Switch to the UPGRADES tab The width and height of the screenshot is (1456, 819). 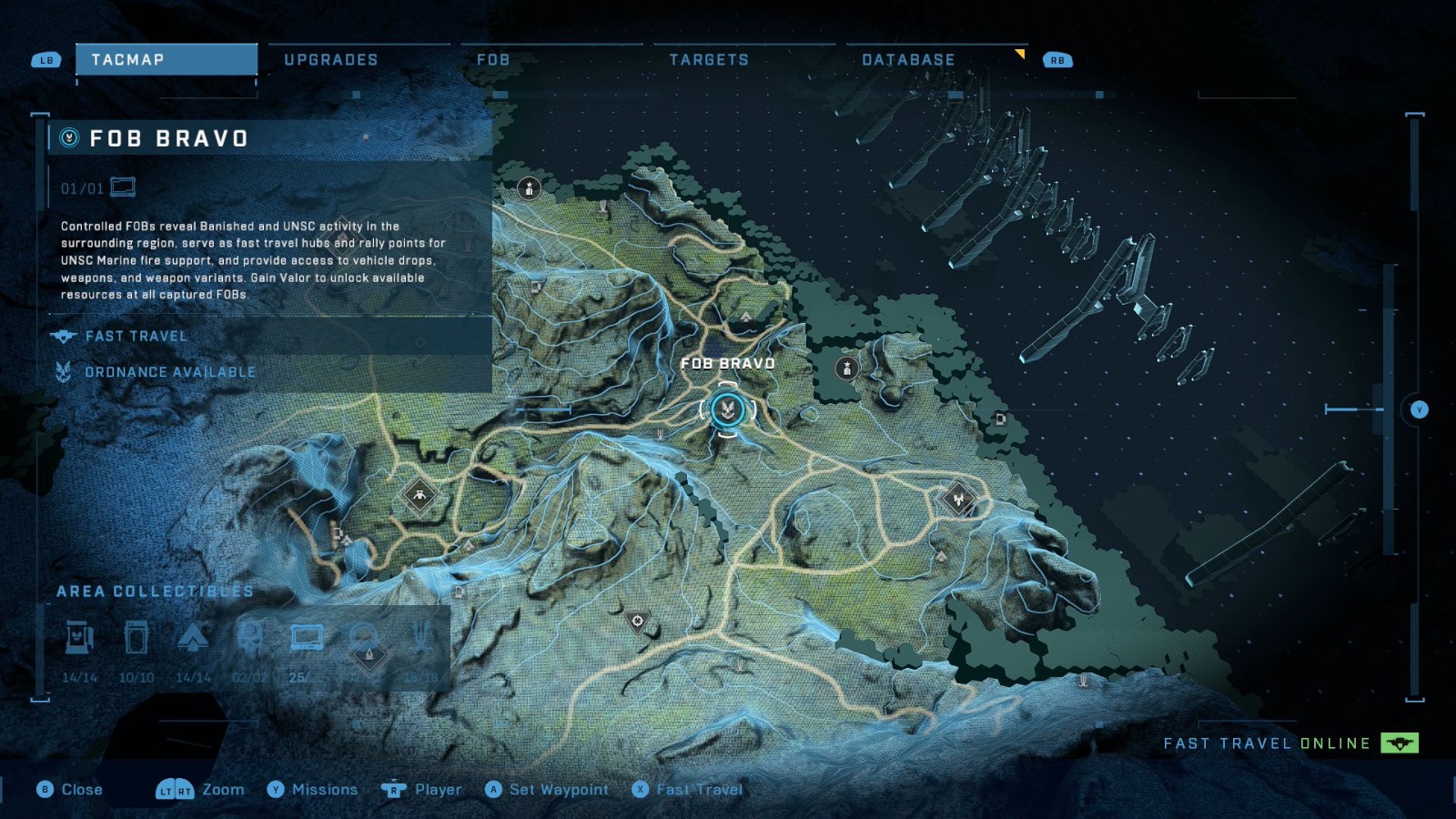click(x=331, y=60)
